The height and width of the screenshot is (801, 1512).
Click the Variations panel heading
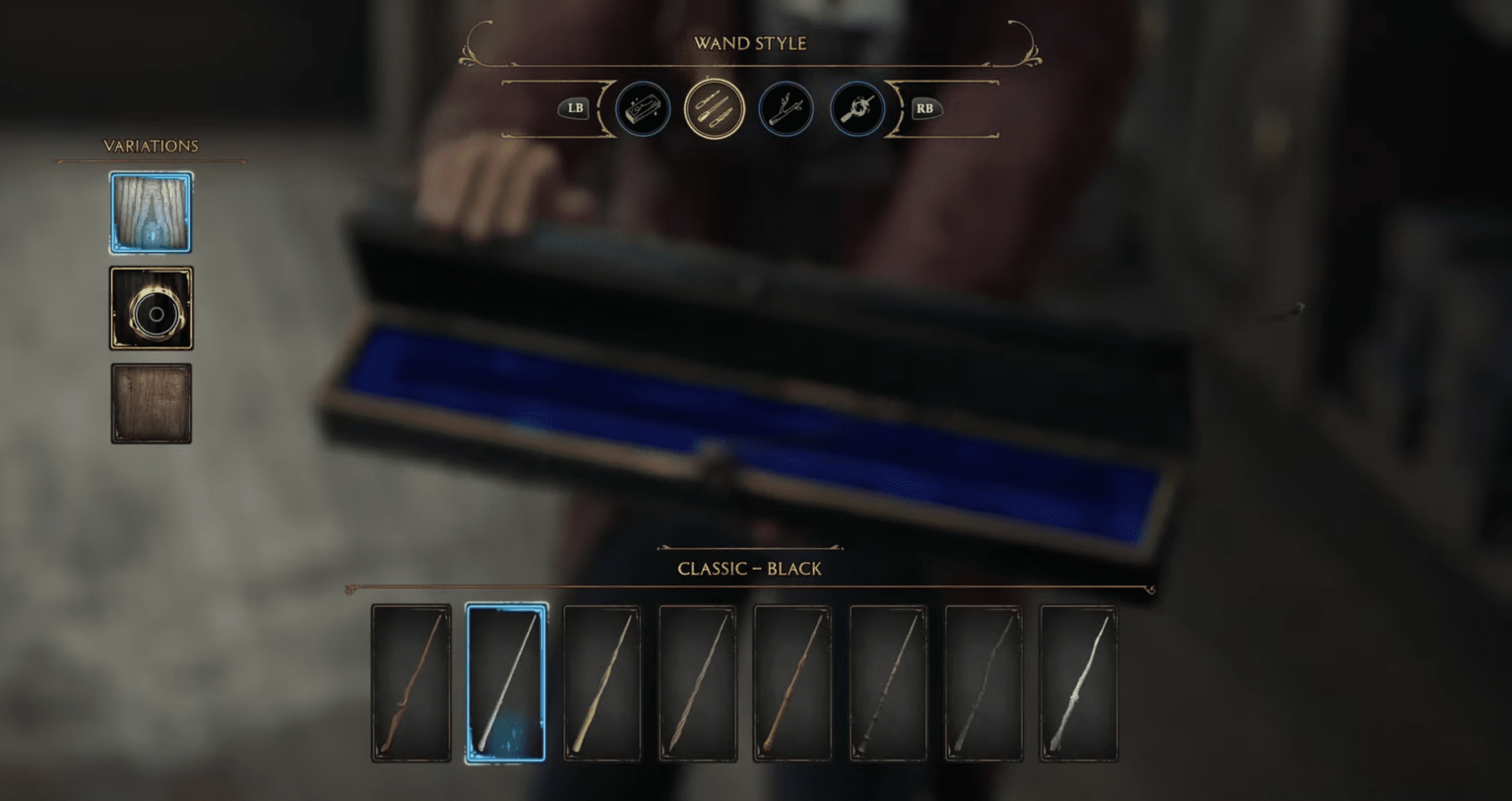[x=152, y=146]
